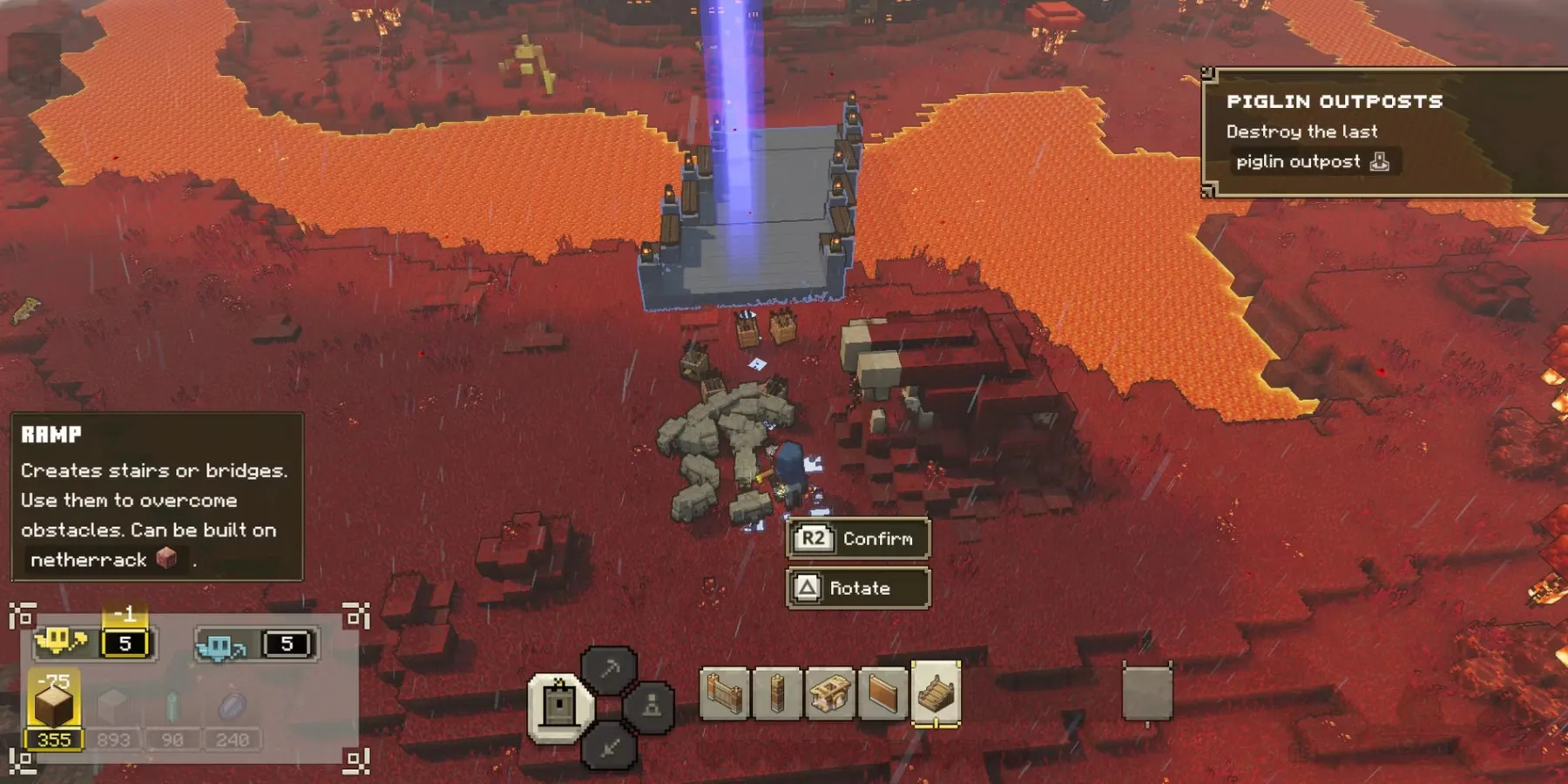The width and height of the screenshot is (1568, 784).
Task: Select the empty grey slot beside hotbar
Action: [1146, 693]
